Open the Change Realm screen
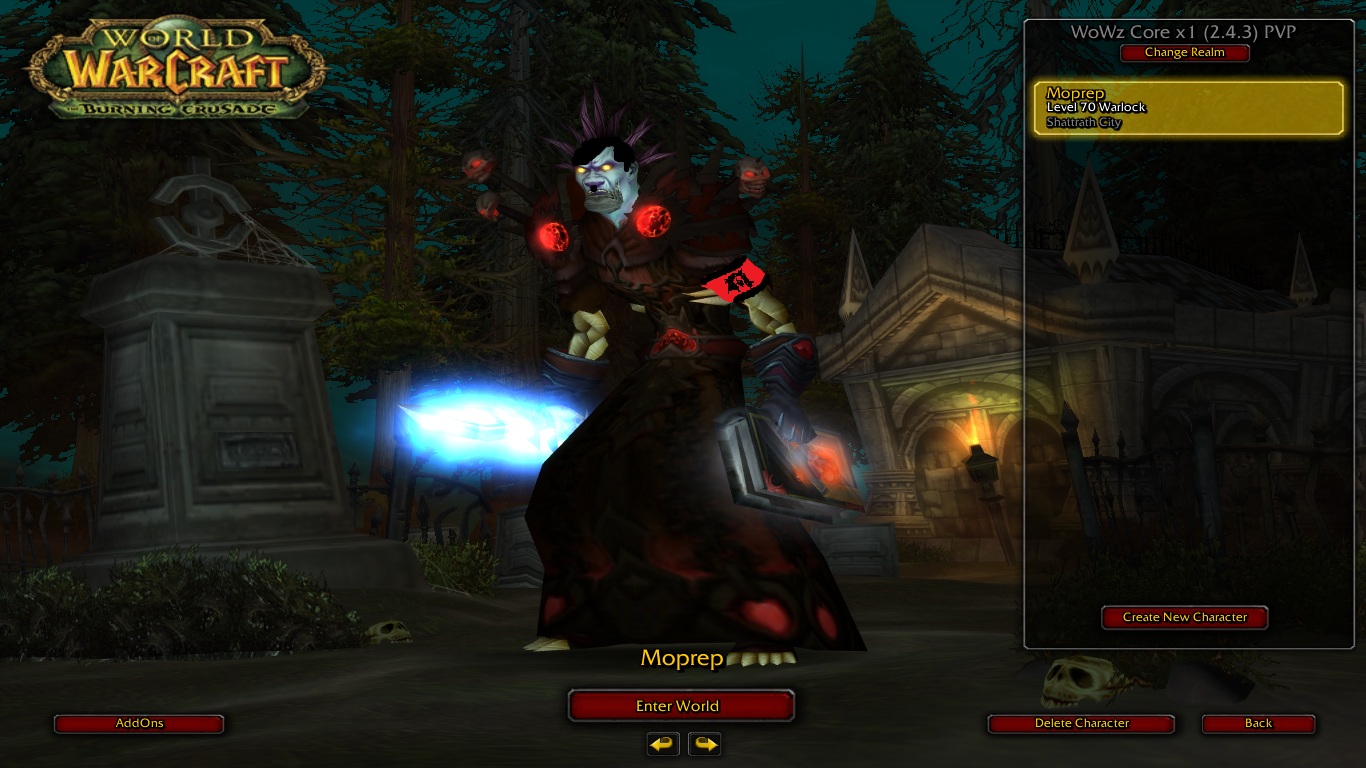Image resolution: width=1366 pixels, height=768 pixels. (1184, 53)
